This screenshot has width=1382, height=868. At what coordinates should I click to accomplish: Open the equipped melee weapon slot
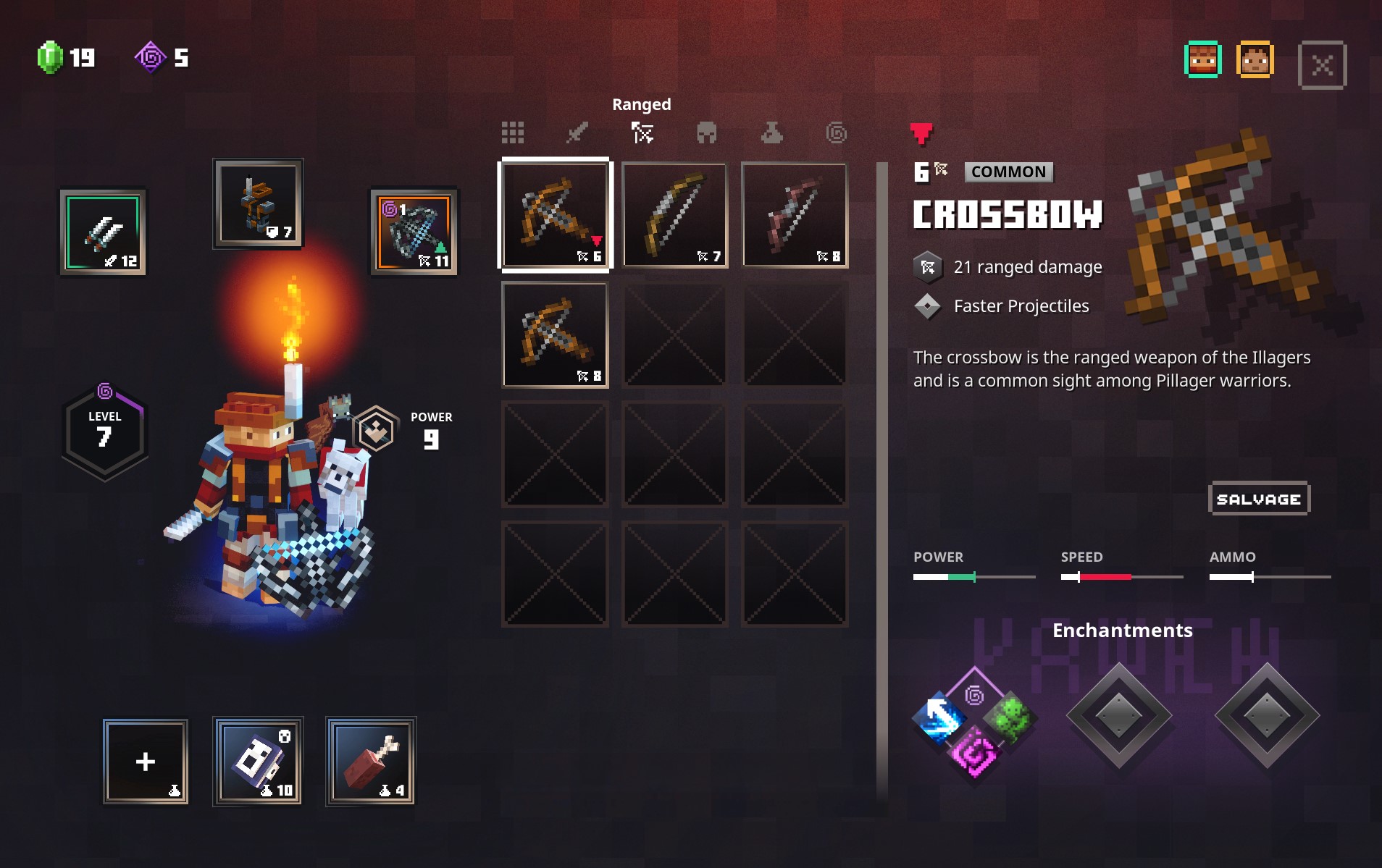[103, 232]
